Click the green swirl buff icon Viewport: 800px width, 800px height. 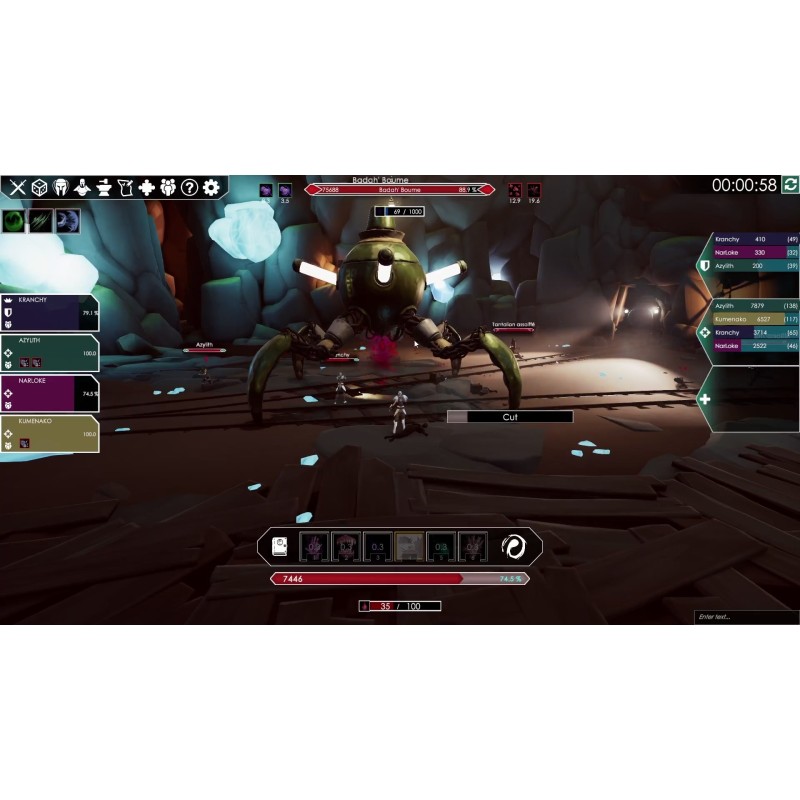(x=15, y=220)
